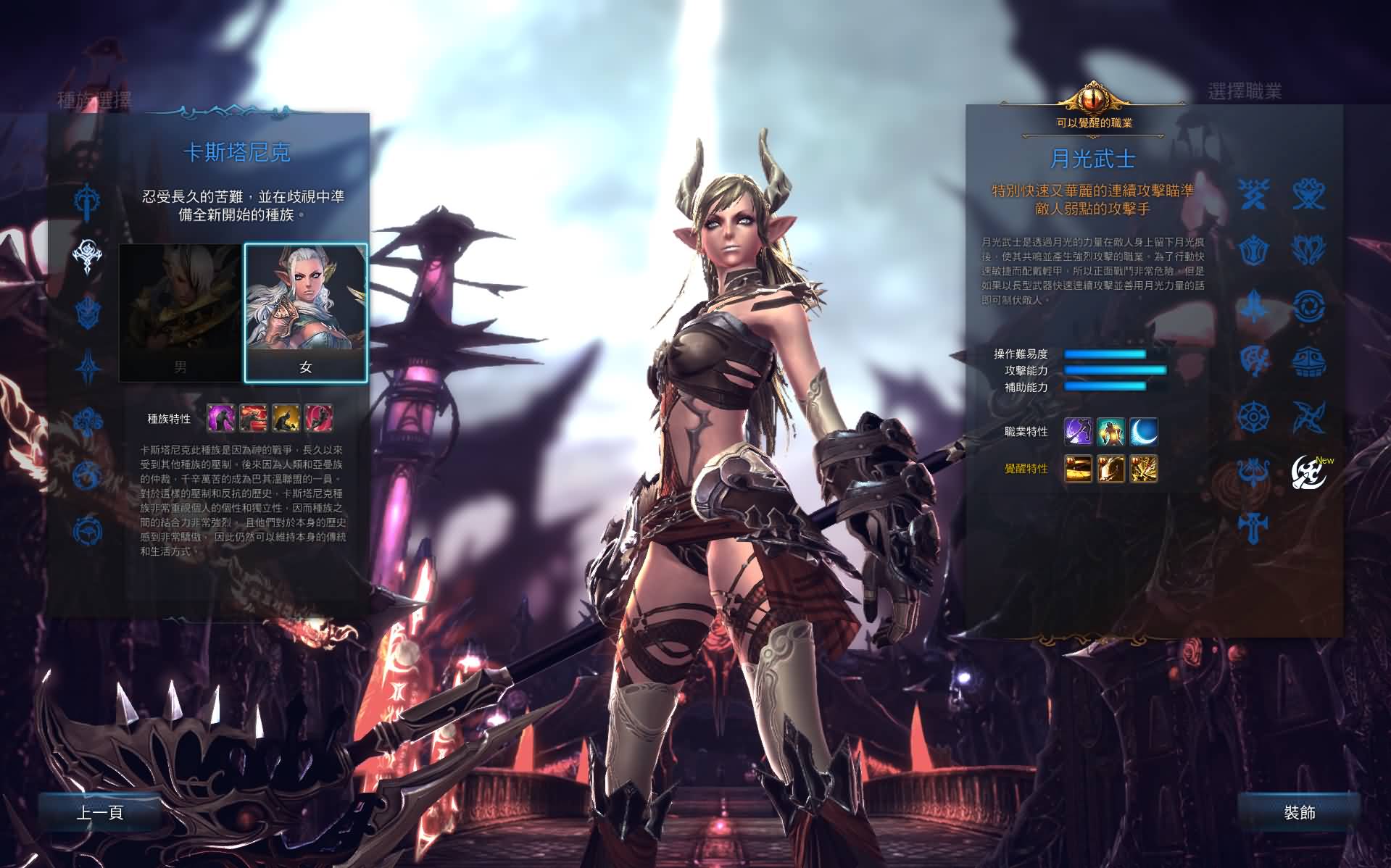Select the swirling ring class emblem
This screenshot has width=1391, height=868.
(1308, 305)
